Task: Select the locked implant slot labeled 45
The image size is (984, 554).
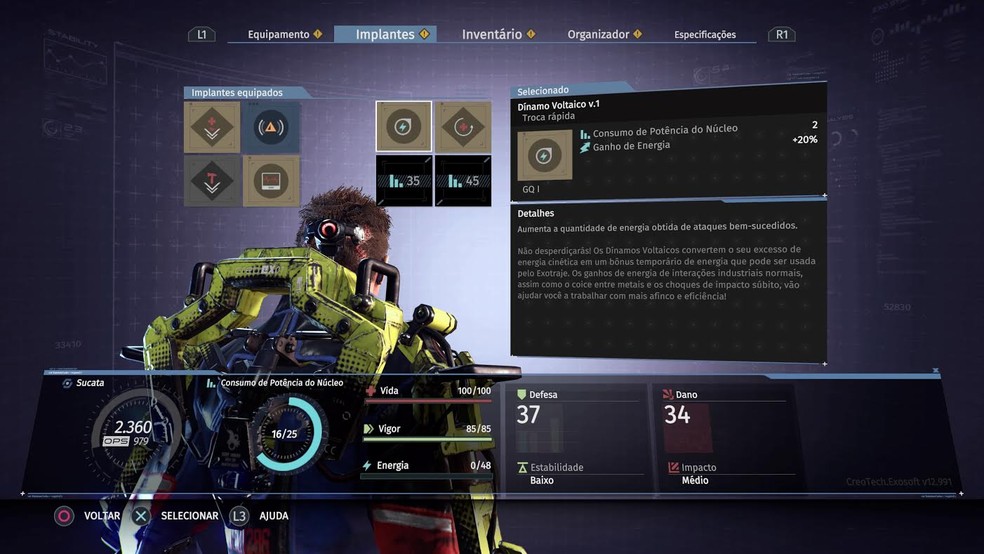Action: click(x=463, y=181)
